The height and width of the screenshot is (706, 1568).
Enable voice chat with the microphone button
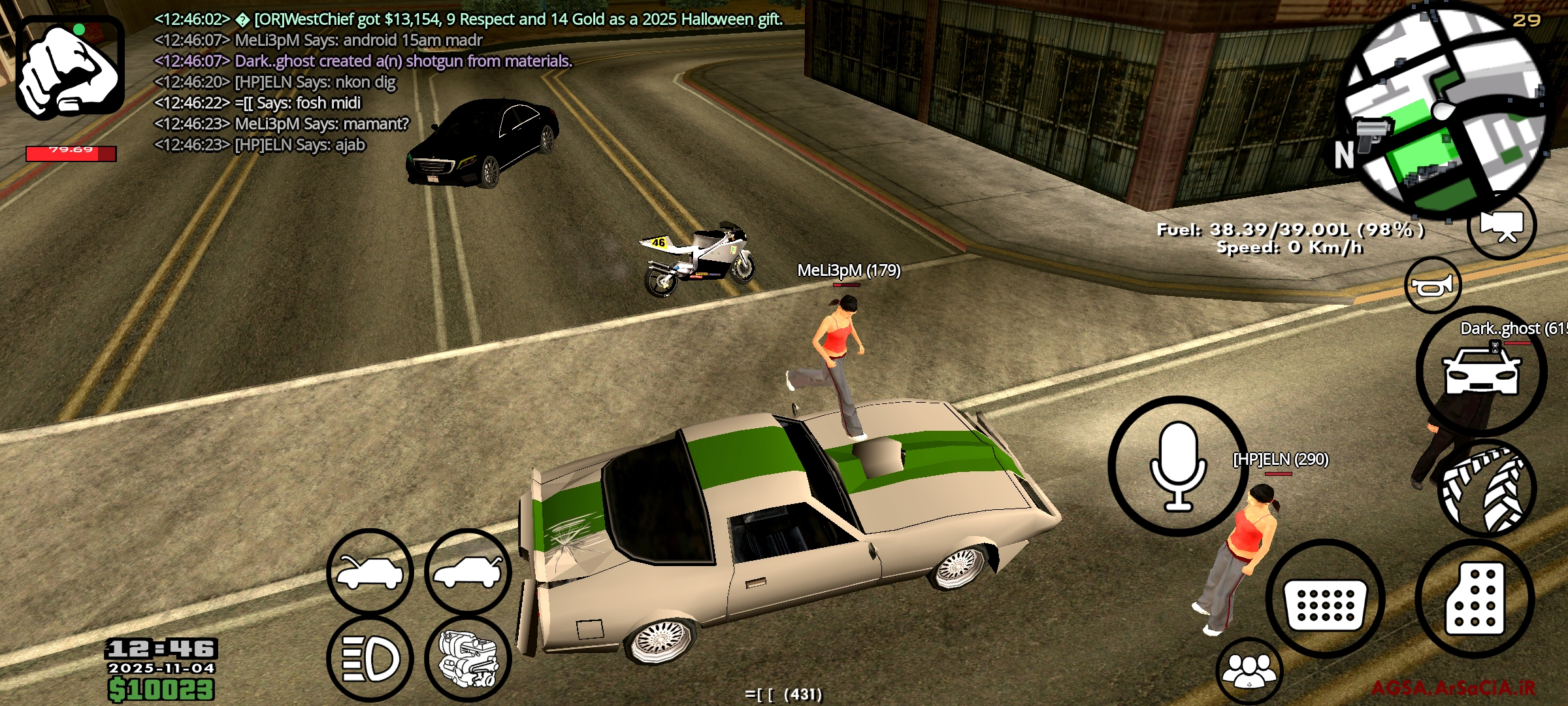(1178, 466)
